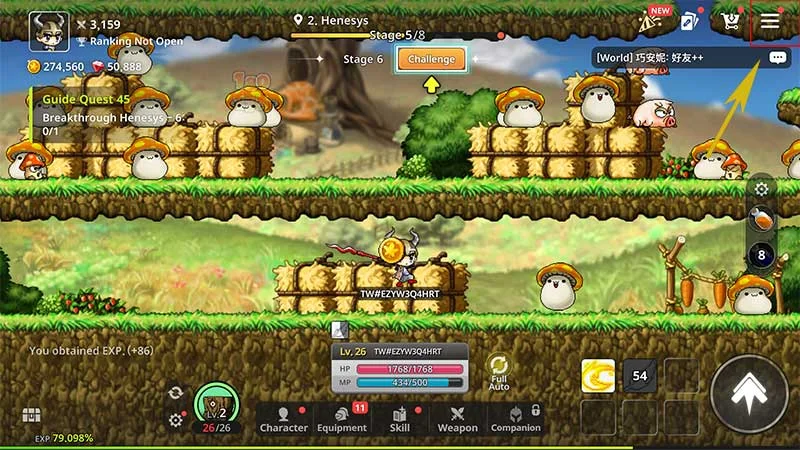Image resolution: width=800 pixels, height=450 pixels.
Task: Select the locked Companion menu
Action: 515,418
